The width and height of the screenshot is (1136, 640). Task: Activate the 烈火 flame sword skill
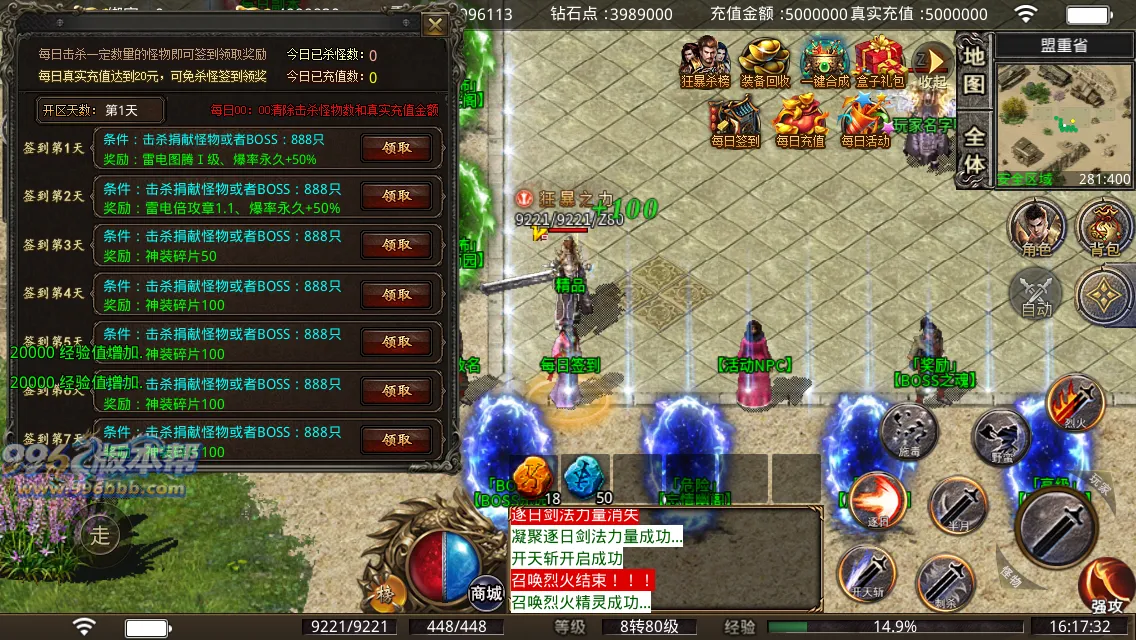point(1074,400)
